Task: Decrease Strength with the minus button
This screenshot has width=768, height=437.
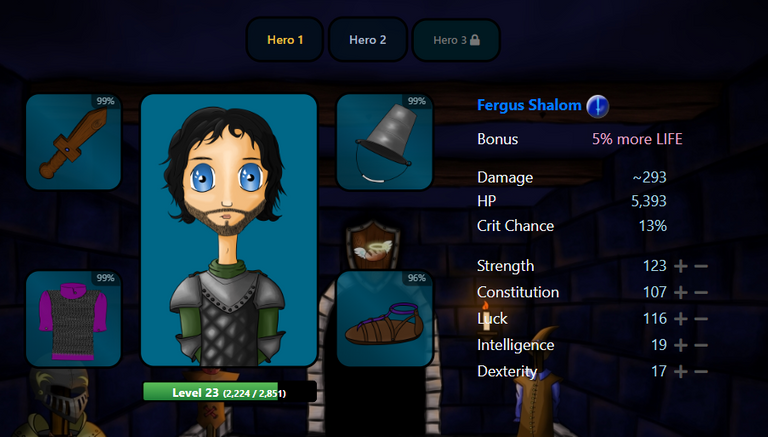Action: (x=701, y=266)
